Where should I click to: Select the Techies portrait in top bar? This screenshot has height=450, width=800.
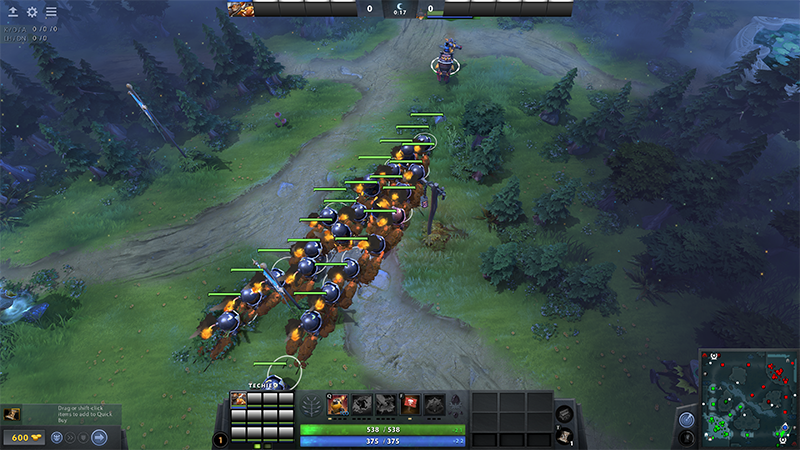240,9
